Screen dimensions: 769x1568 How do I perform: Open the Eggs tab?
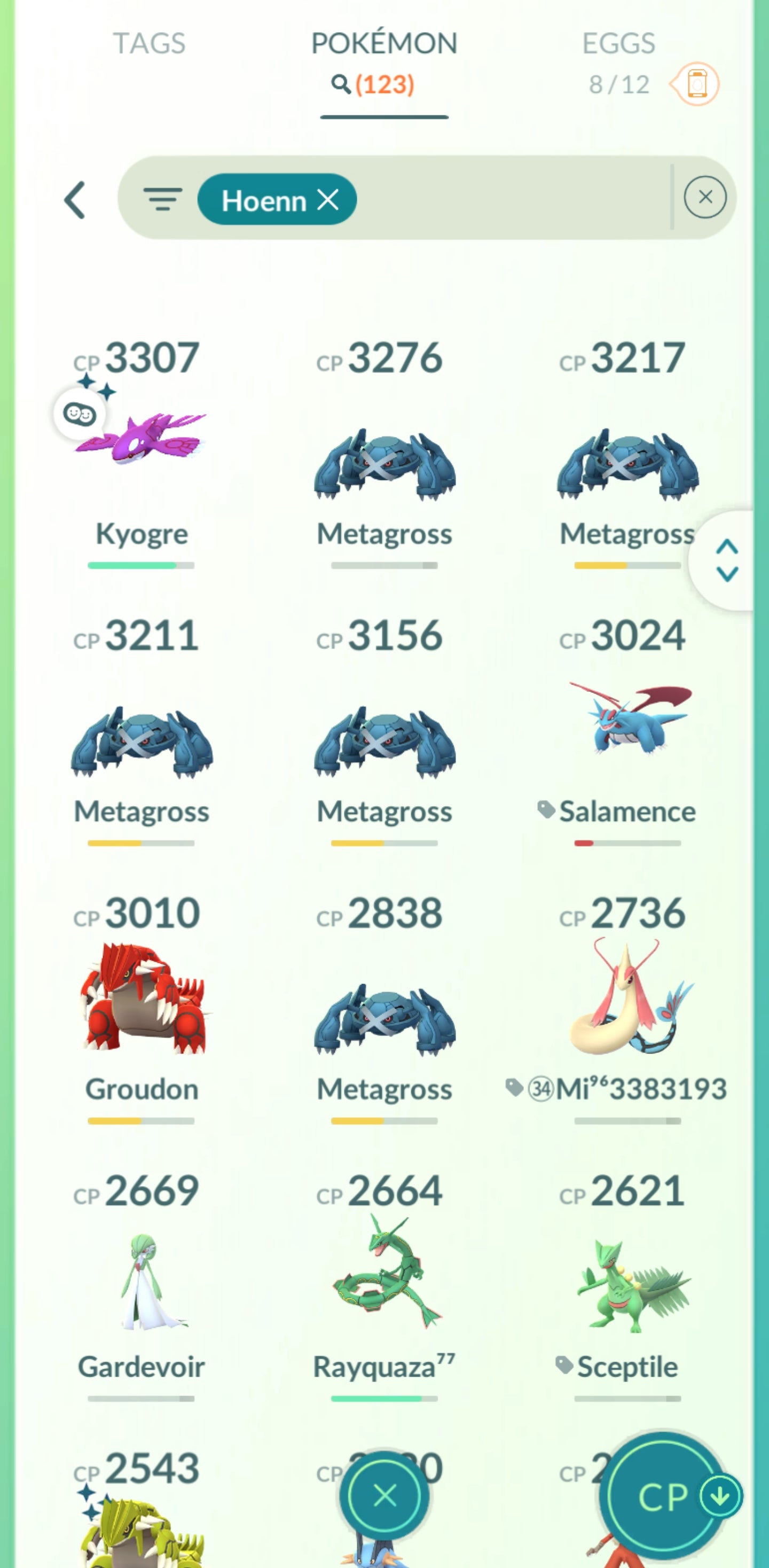tap(618, 44)
